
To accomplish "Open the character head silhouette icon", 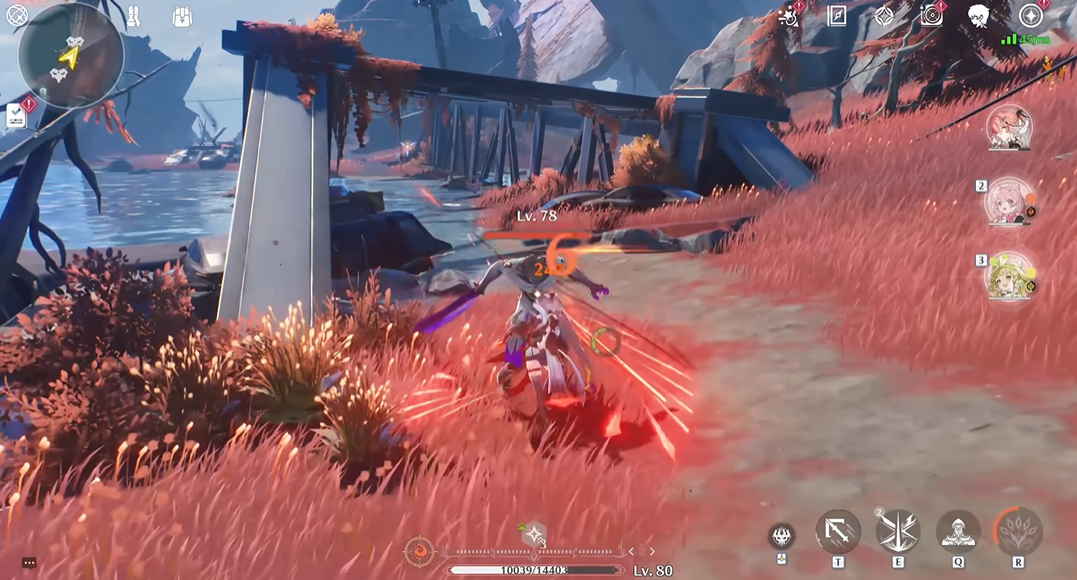I will tap(979, 16).
